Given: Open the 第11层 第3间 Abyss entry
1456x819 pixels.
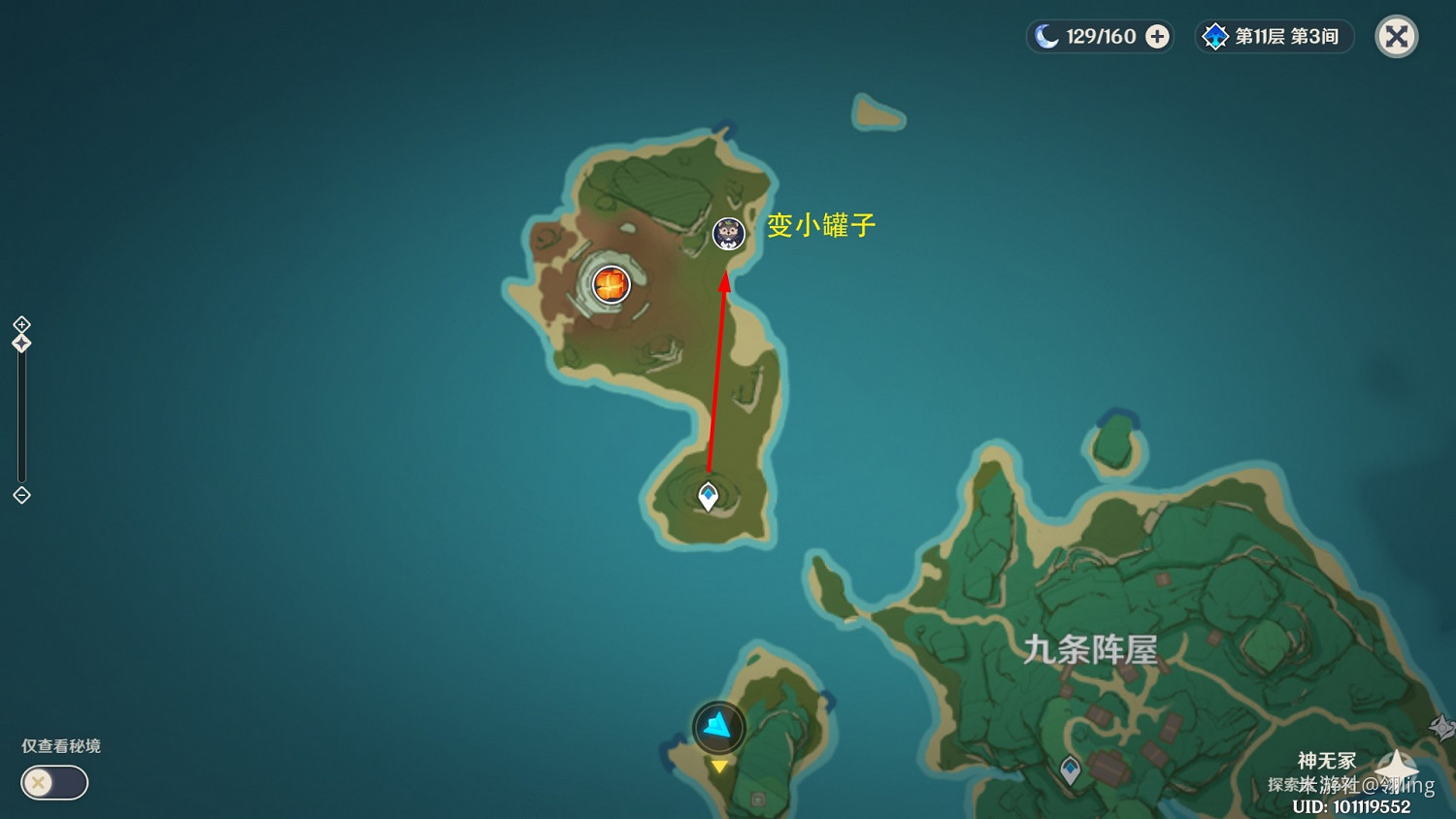Looking at the screenshot, I should pyautogui.click(x=1274, y=36).
